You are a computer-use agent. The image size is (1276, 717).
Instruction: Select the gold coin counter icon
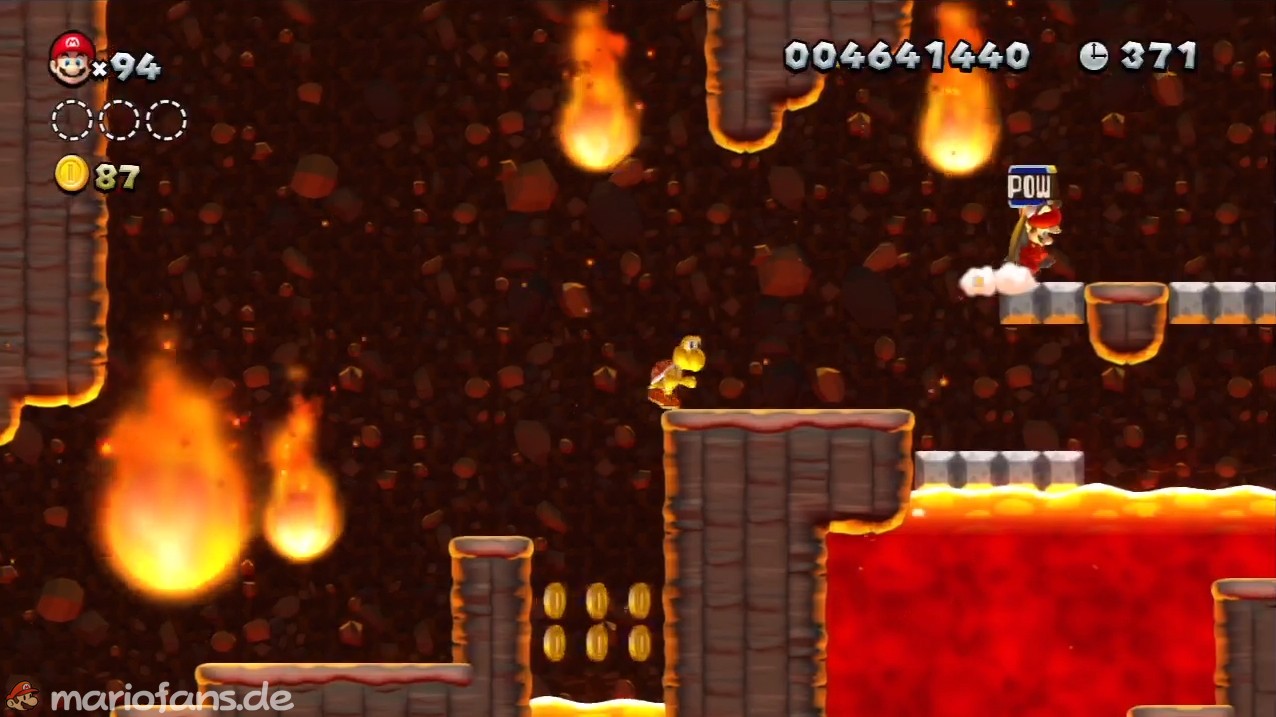point(71,175)
